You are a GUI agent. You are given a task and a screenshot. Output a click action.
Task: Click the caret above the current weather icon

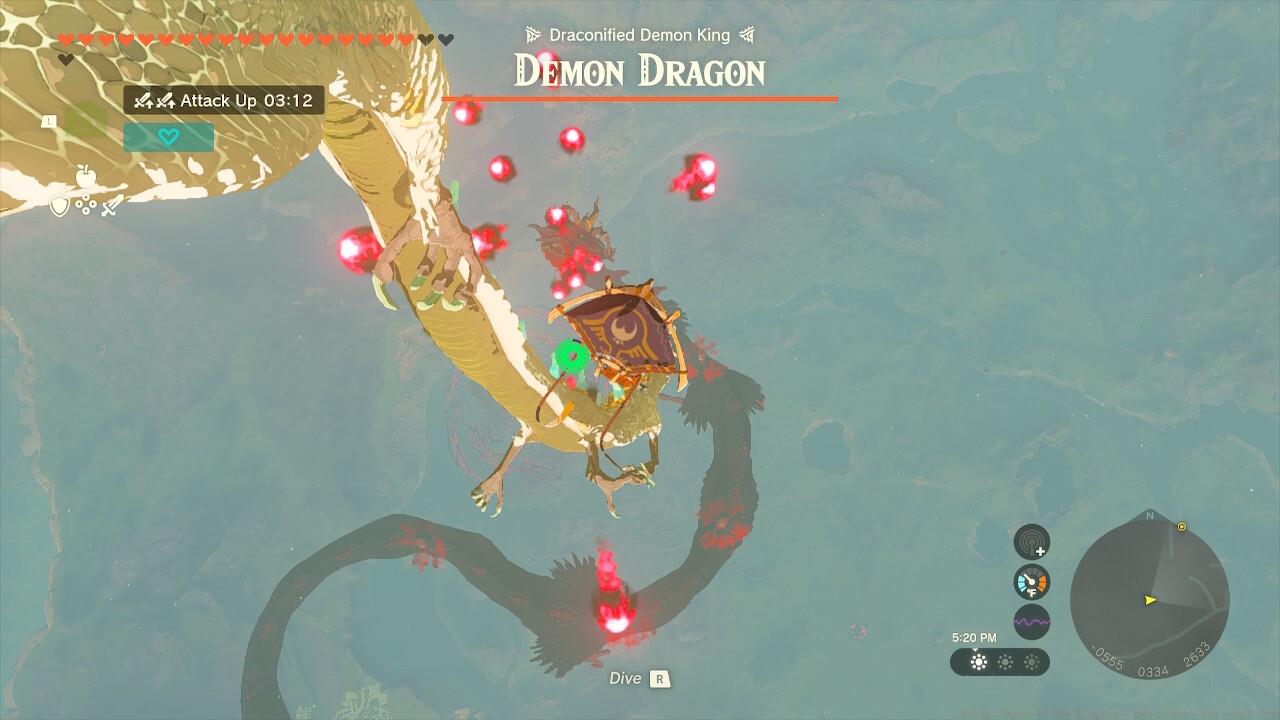click(x=975, y=648)
